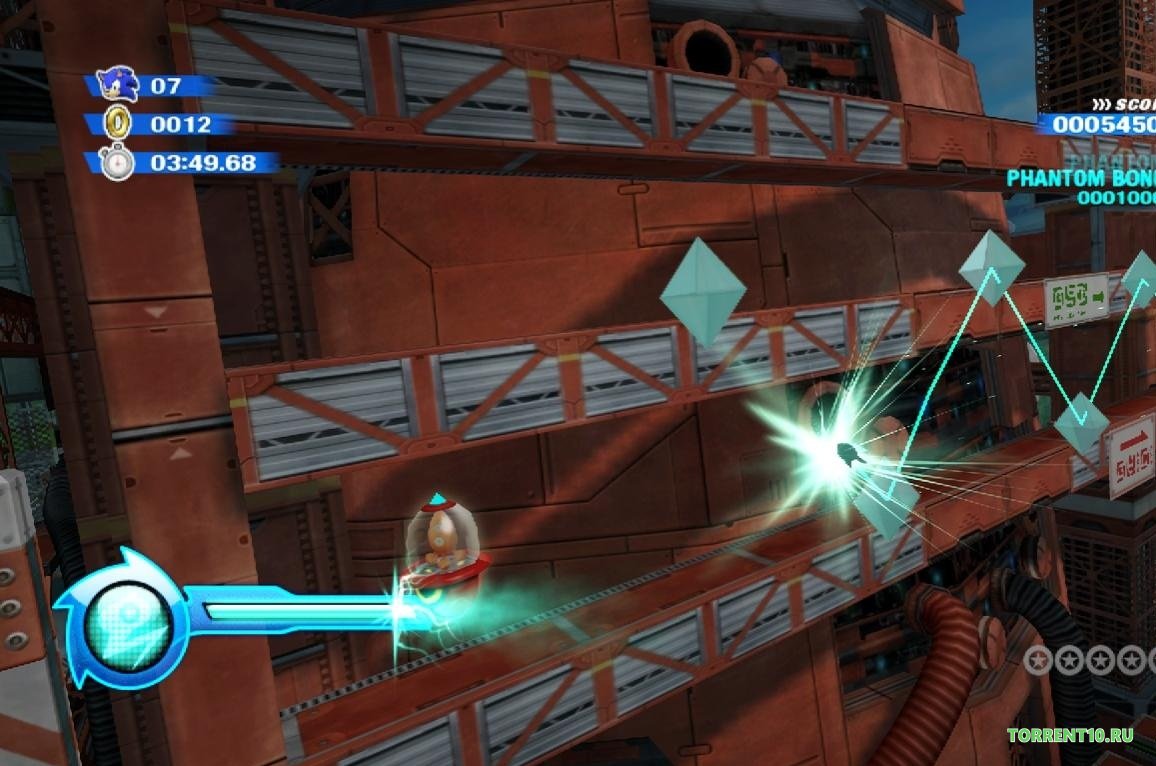
Task: Open the torrent10.ru watermark link
Action: 1069,736
